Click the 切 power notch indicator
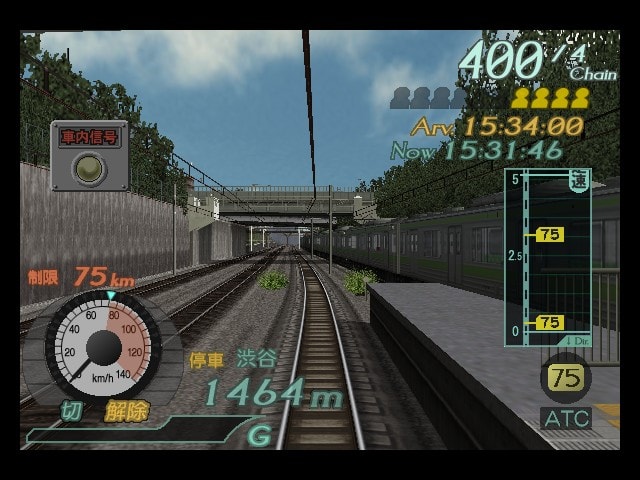Image resolution: width=640 pixels, height=480 pixels. 71,411
